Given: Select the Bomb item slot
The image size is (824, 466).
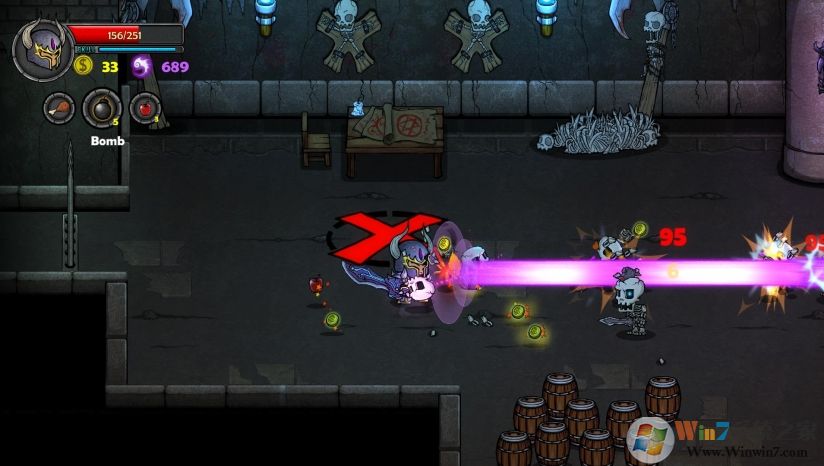Looking at the screenshot, I should [x=102, y=107].
